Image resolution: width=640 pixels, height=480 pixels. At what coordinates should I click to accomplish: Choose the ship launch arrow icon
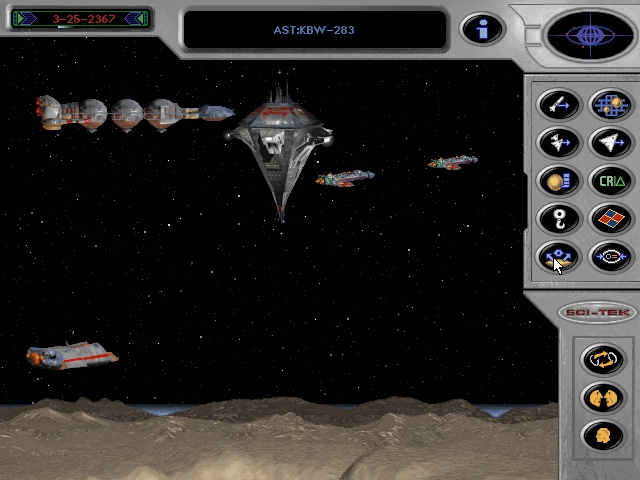click(x=558, y=142)
